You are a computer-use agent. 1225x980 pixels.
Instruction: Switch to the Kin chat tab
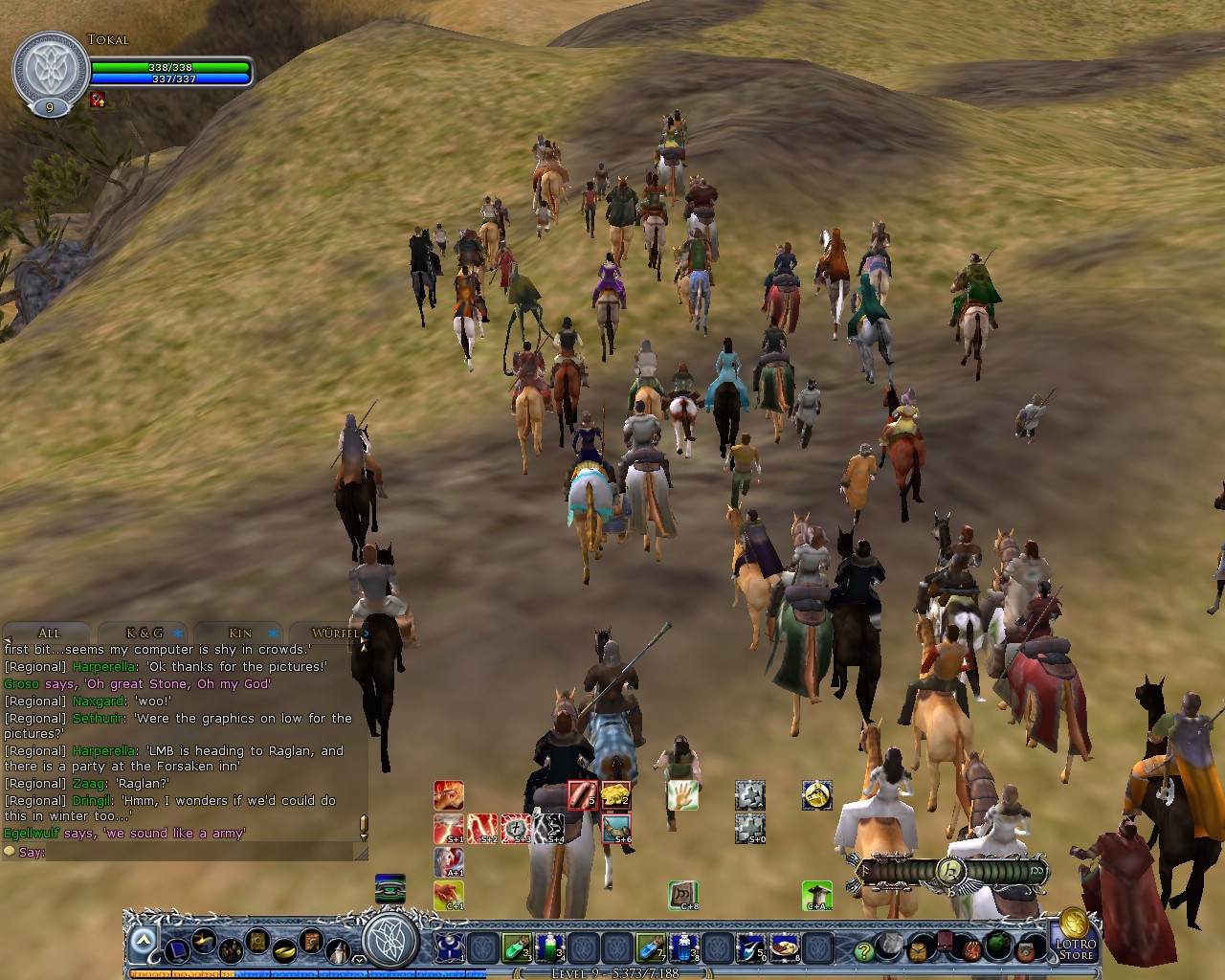click(x=239, y=633)
